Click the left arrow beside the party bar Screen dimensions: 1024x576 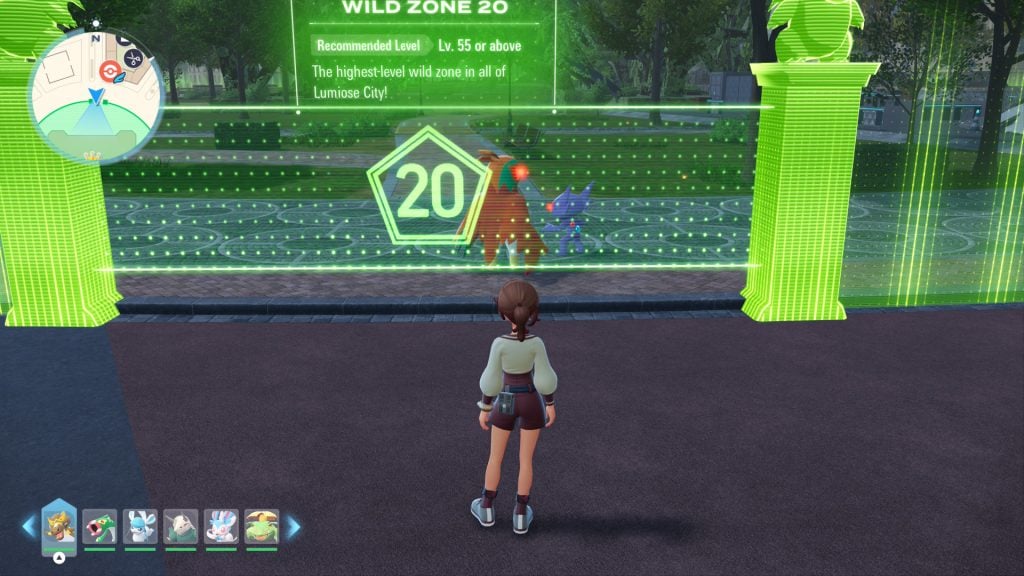point(28,526)
